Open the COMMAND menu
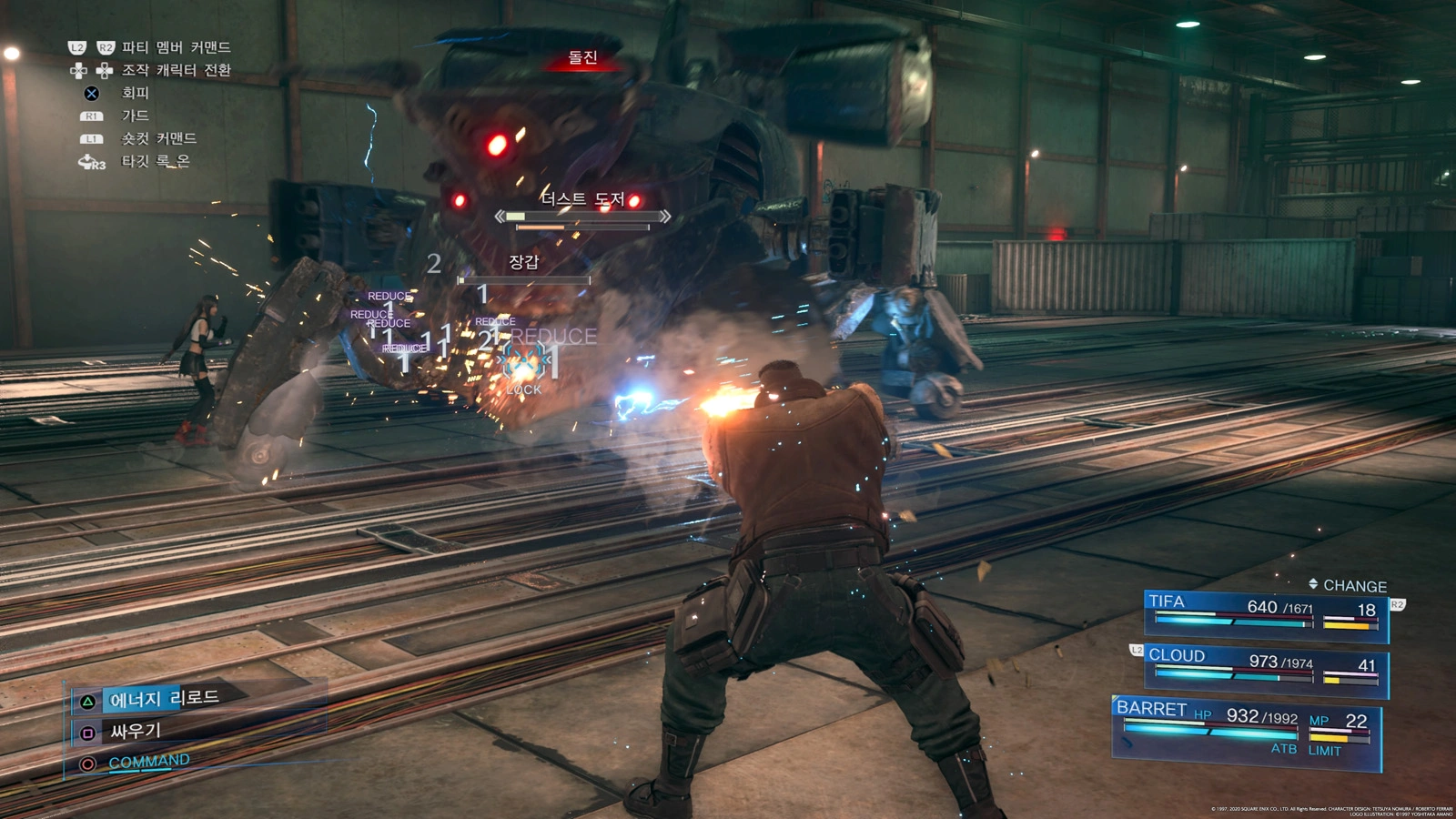 [x=148, y=762]
